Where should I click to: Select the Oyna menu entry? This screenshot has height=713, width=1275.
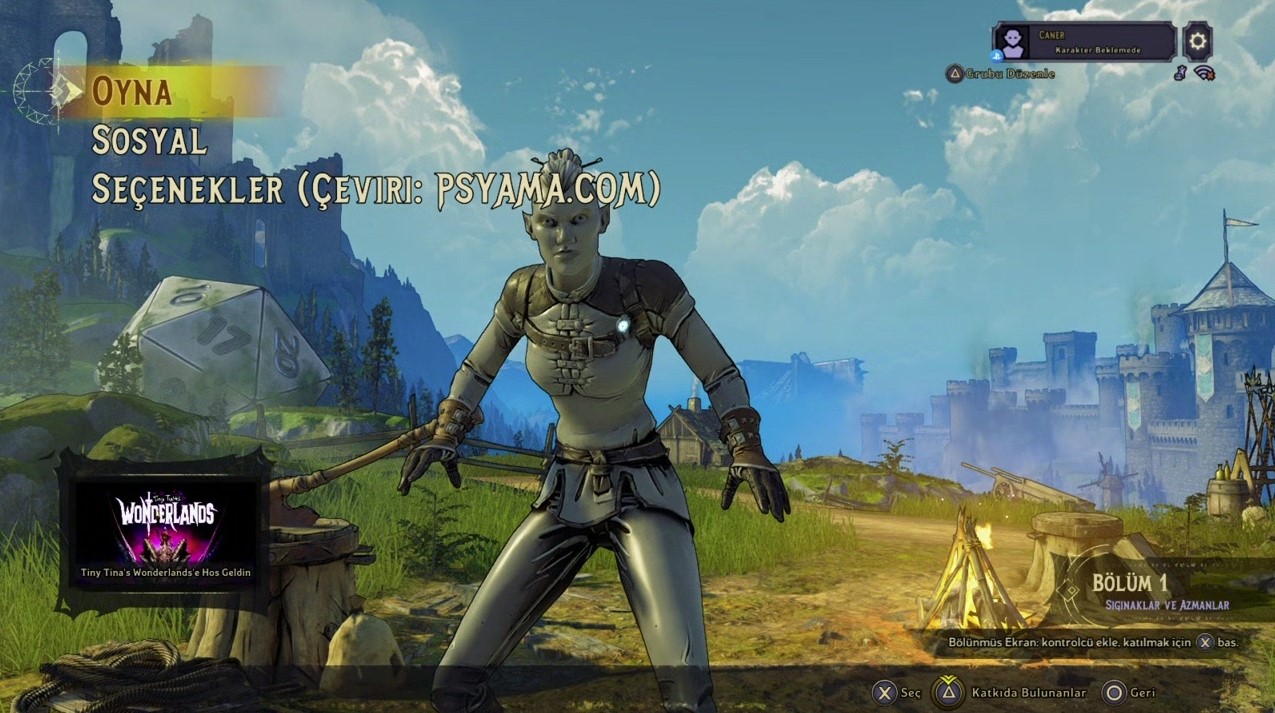click(x=132, y=91)
